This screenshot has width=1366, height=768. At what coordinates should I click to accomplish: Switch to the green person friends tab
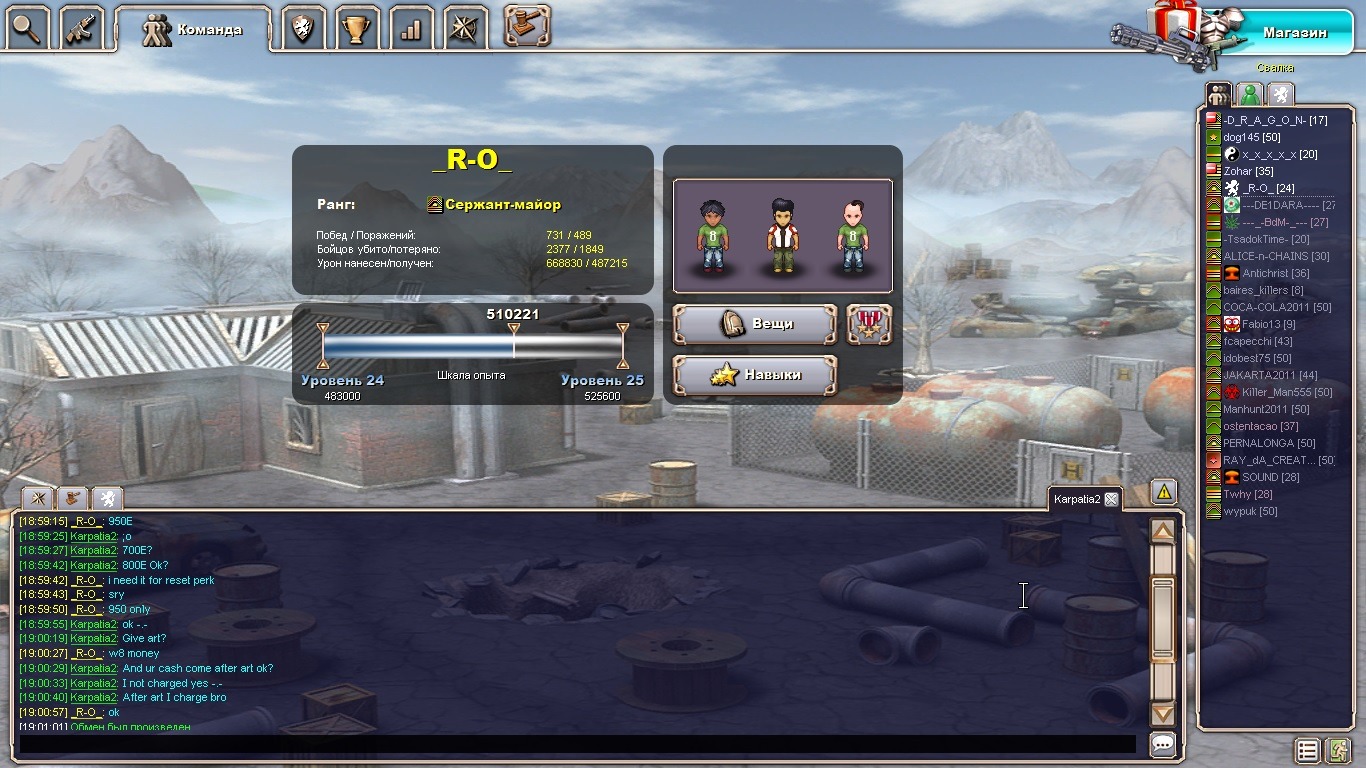pos(1249,94)
